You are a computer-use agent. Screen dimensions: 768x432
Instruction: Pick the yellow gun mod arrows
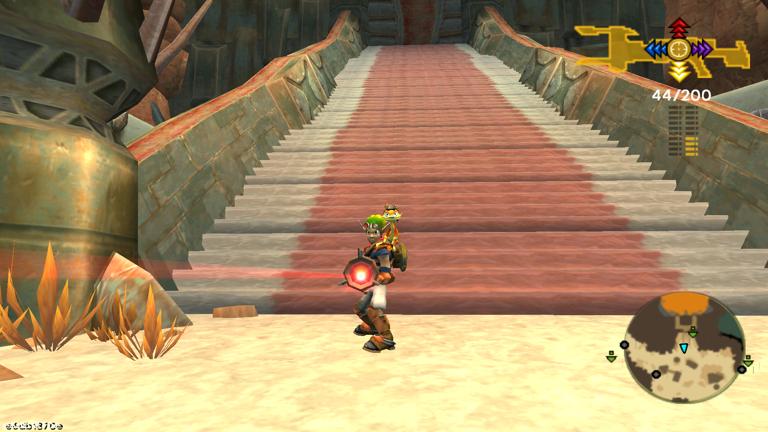(679, 70)
